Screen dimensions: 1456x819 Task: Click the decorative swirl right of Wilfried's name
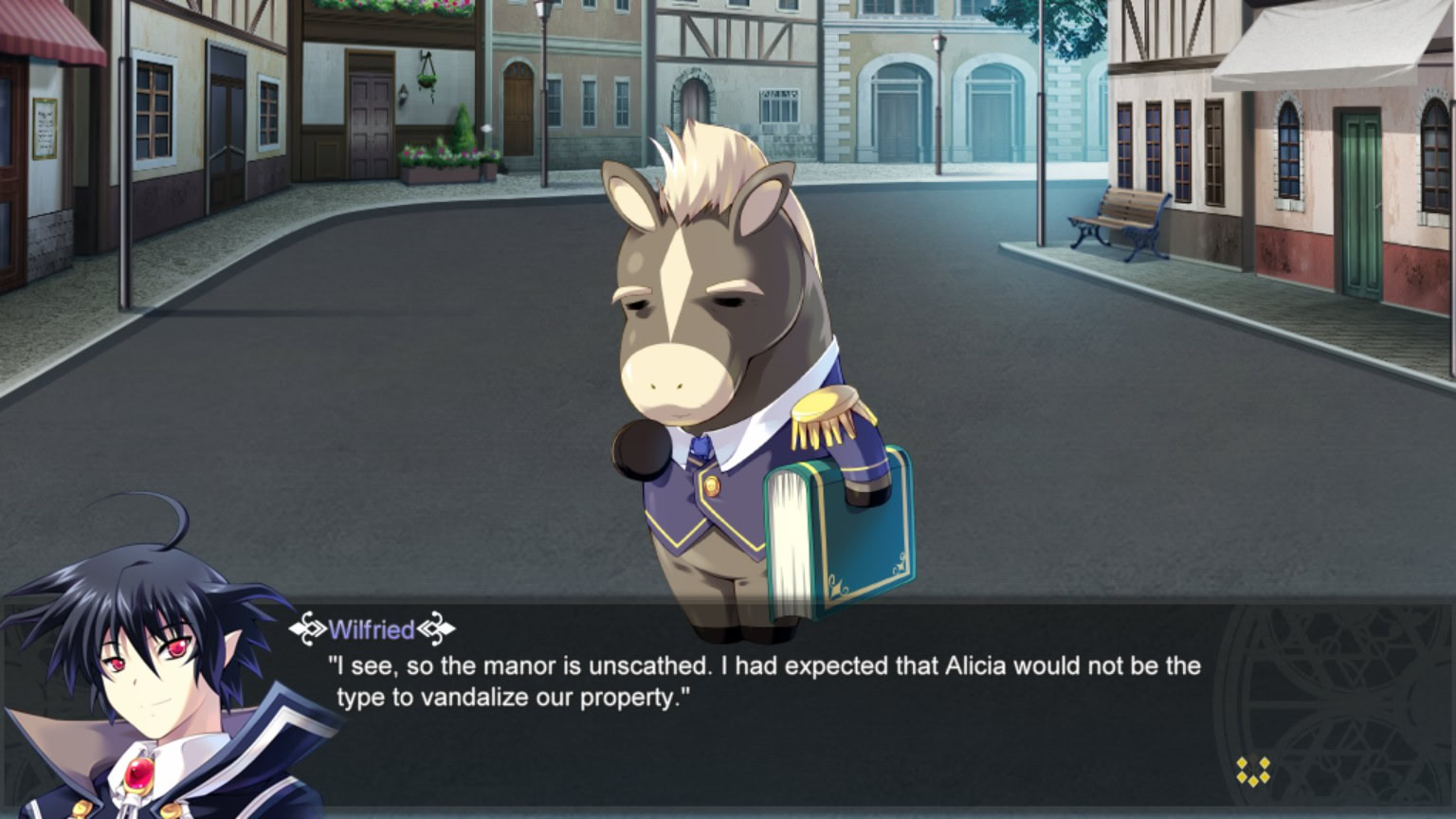[x=438, y=628]
